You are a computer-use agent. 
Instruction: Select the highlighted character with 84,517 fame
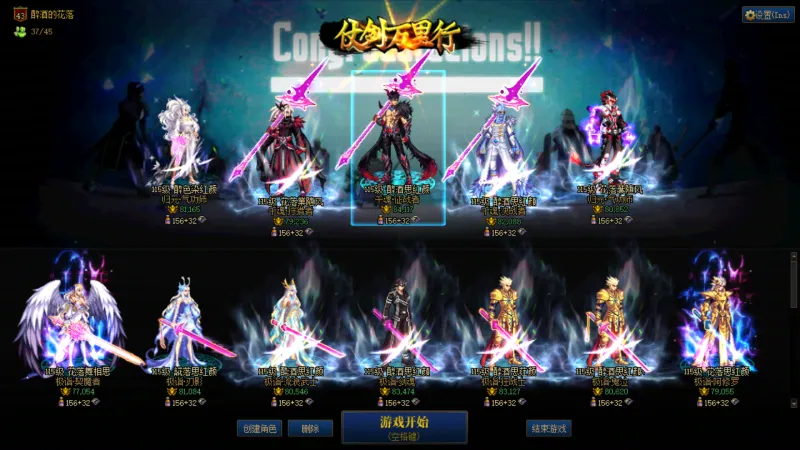click(x=397, y=145)
